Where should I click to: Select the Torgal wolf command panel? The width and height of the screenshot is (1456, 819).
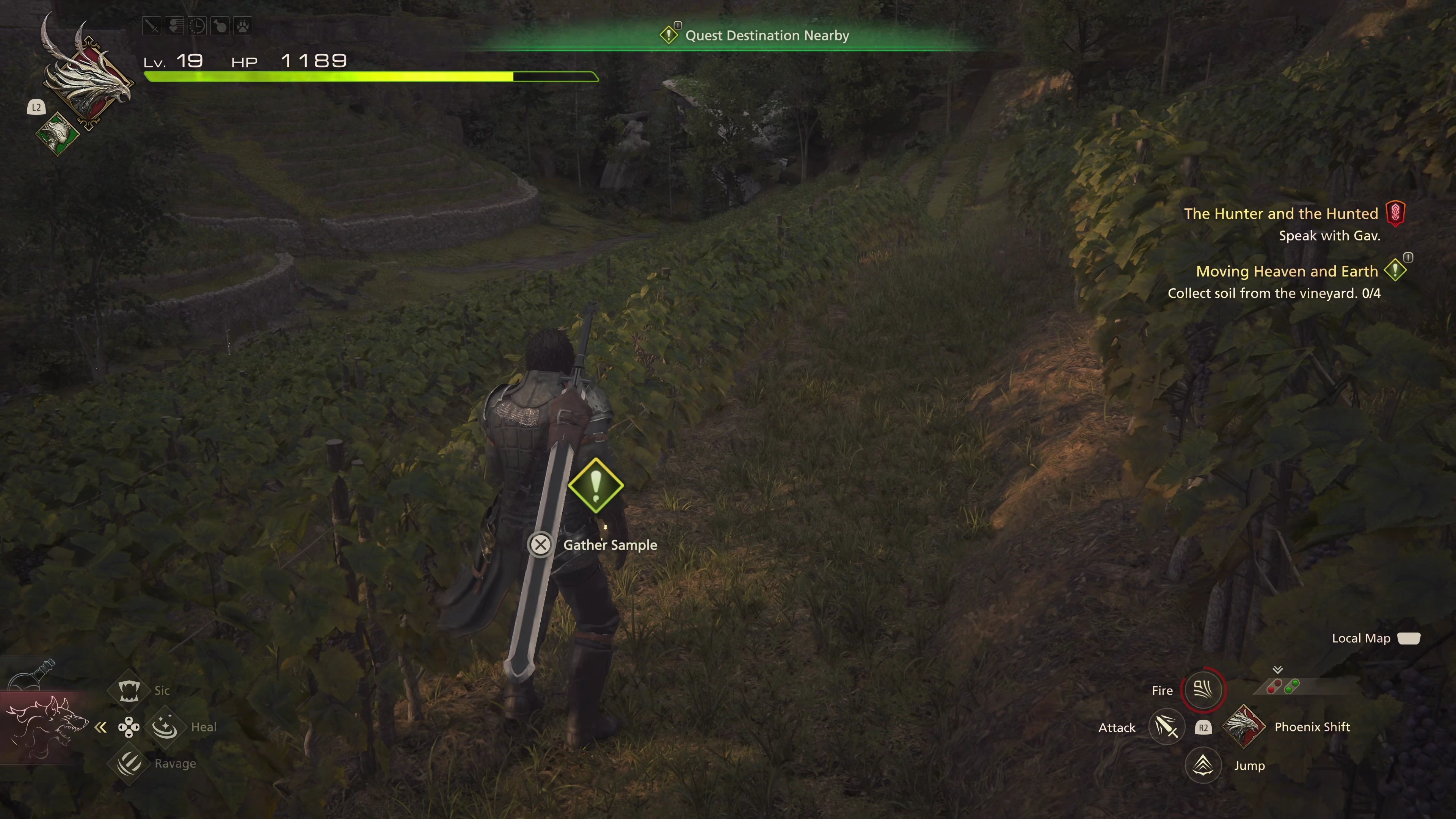coord(45,726)
